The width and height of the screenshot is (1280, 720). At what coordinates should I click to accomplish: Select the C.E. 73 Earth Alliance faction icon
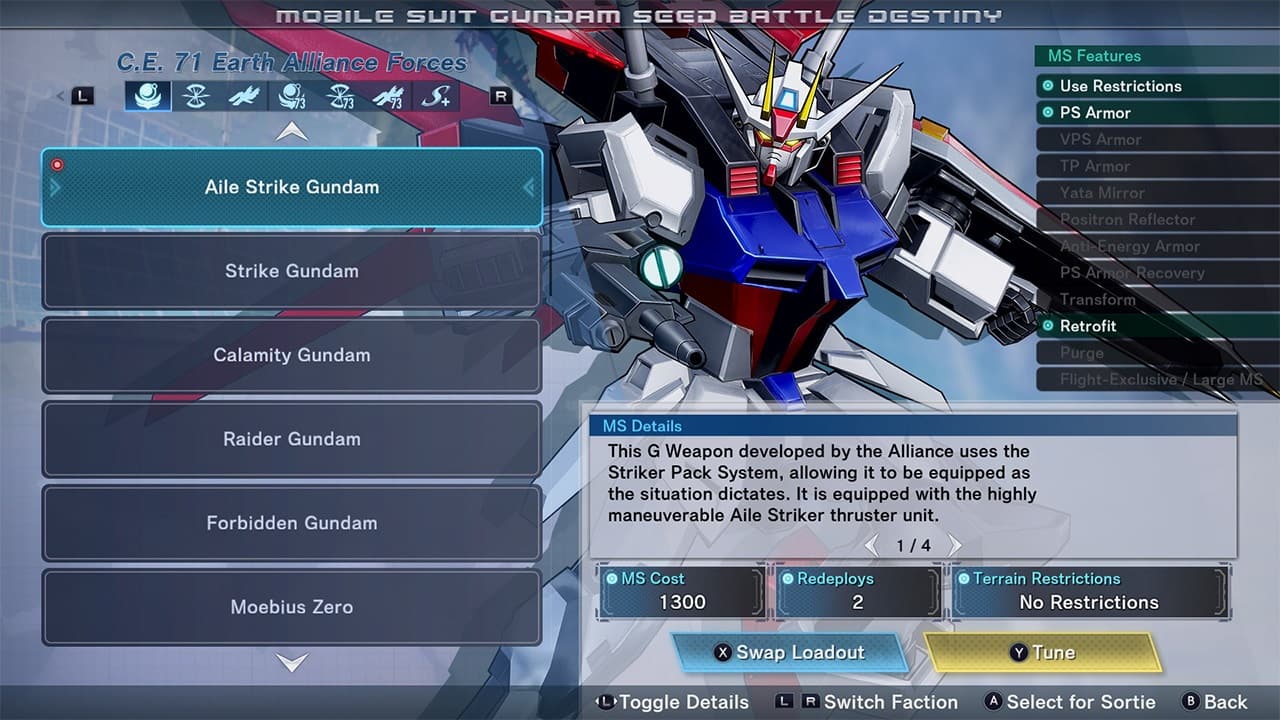click(x=292, y=97)
